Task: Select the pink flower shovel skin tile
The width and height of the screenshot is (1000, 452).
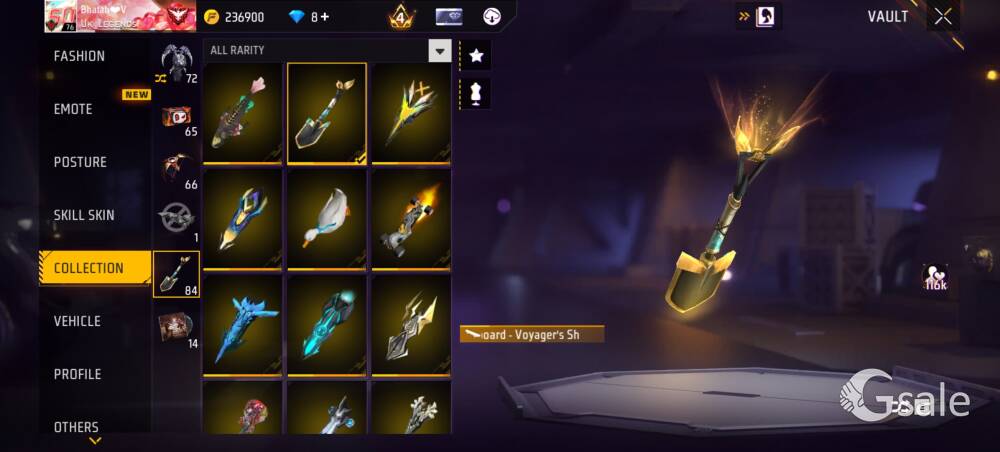Action: pyautogui.click(x=244, y=113)
